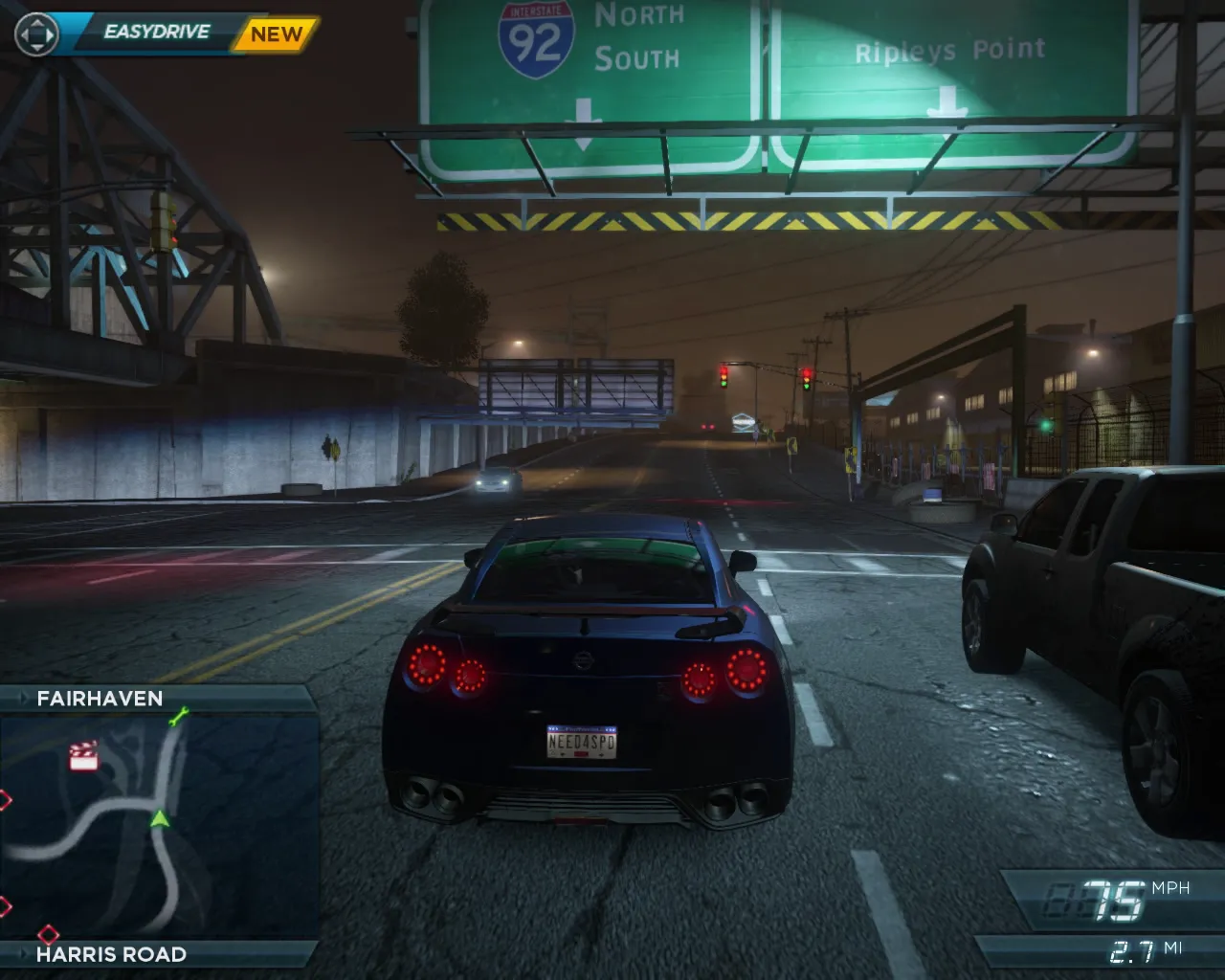The width and height of the screenshot is (1225, 980).
Task: Select the clapperboard marker on the minimap
Action: pyautogui.click(x=84, y=756)
